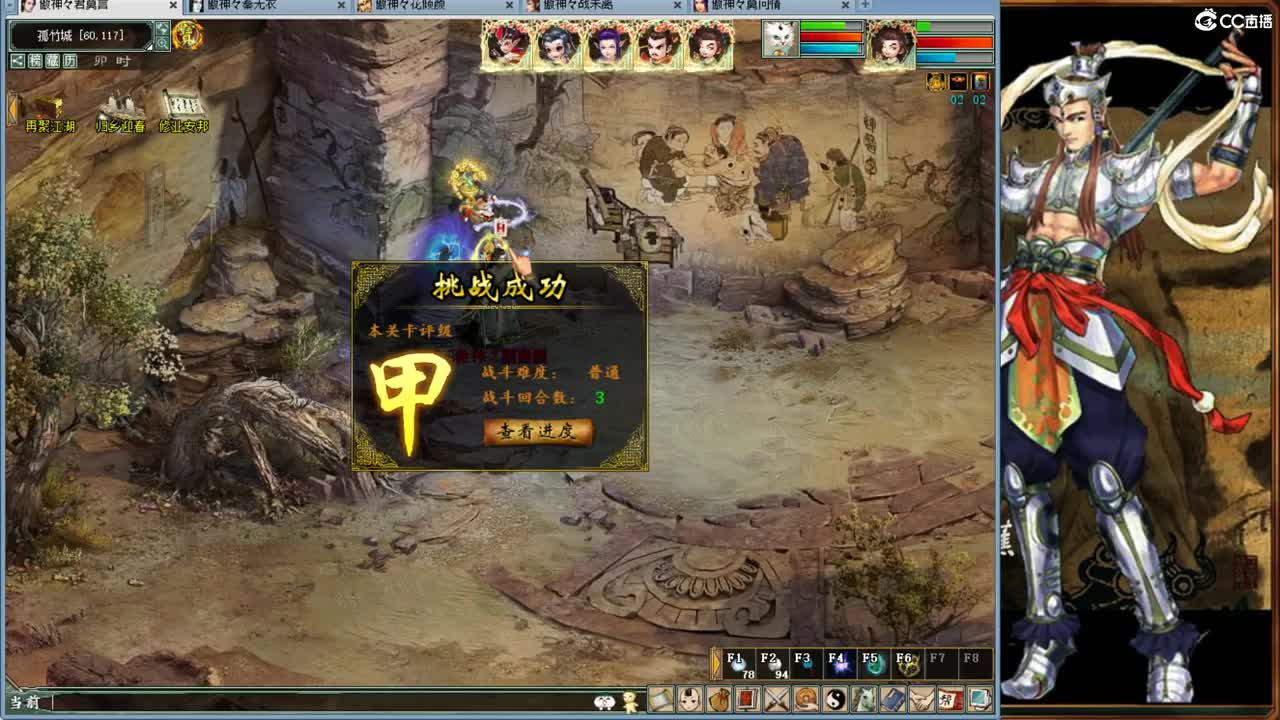Cast the F4 star skill icon

coord(840,665)
